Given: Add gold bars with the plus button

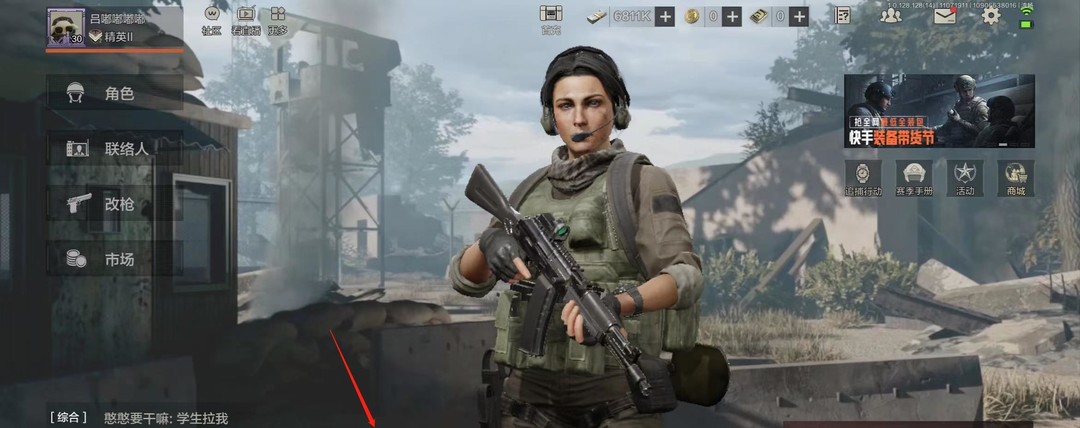Looking at the screenshot, I should point(798,16).
